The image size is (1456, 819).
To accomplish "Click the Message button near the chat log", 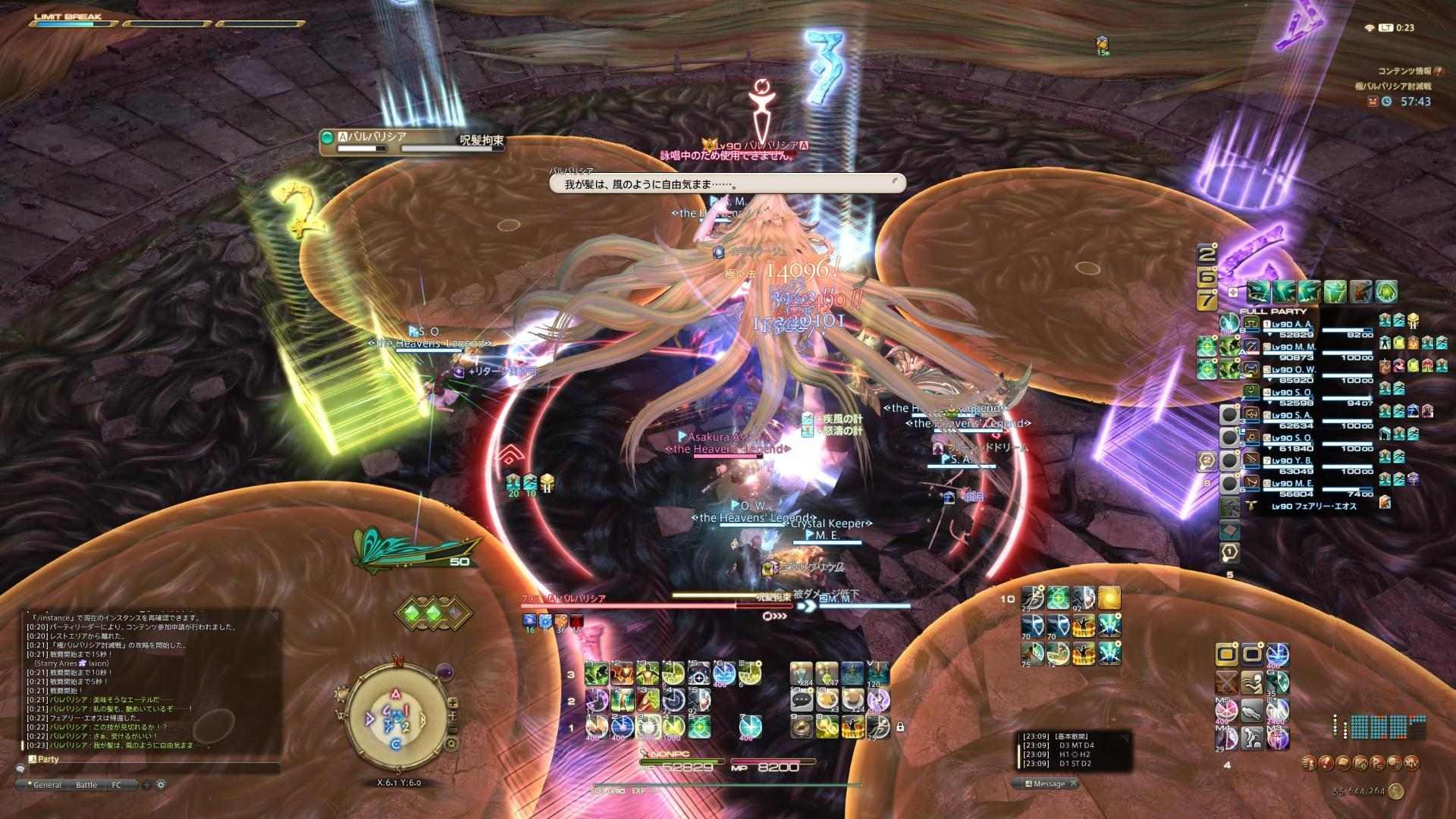I will 1049,783.
